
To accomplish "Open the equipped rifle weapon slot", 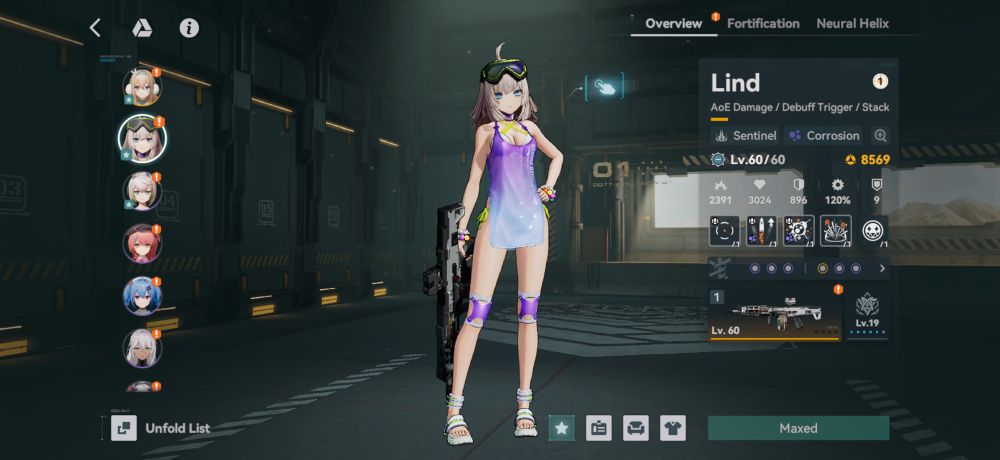I will (775, 313).
